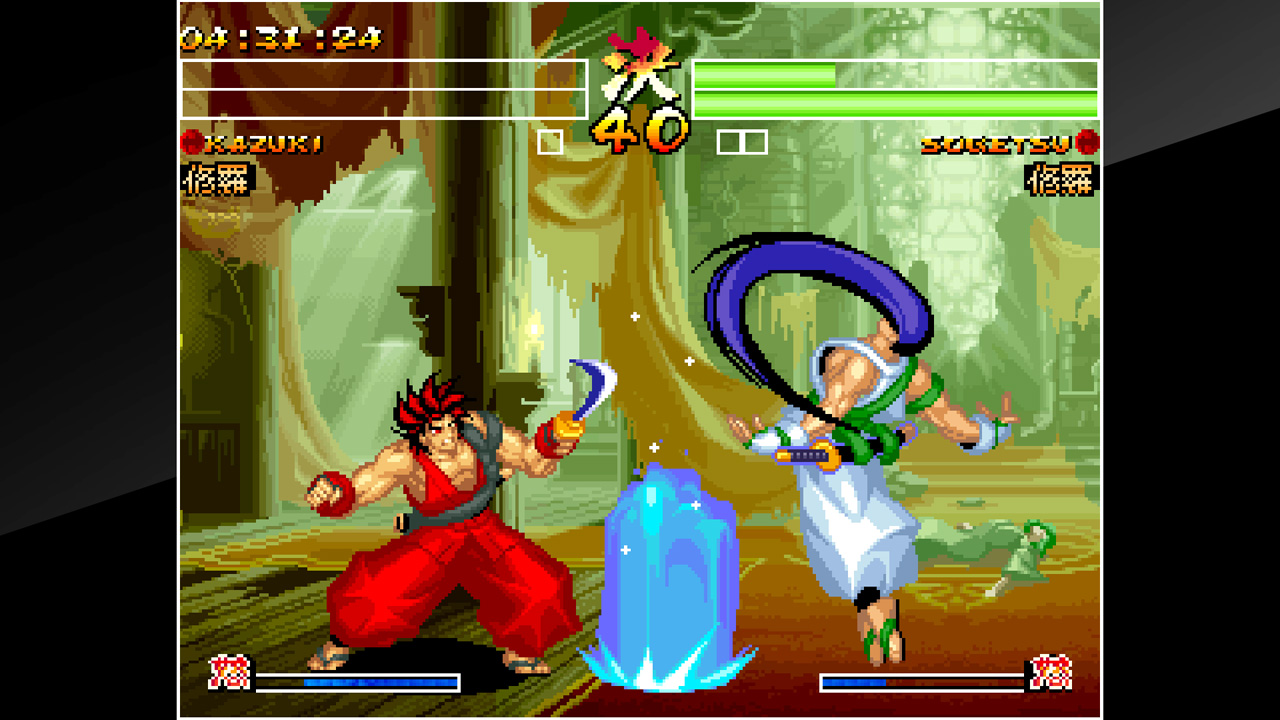Select the 修羅 Shura emblem under Kazuki's name

217,178
